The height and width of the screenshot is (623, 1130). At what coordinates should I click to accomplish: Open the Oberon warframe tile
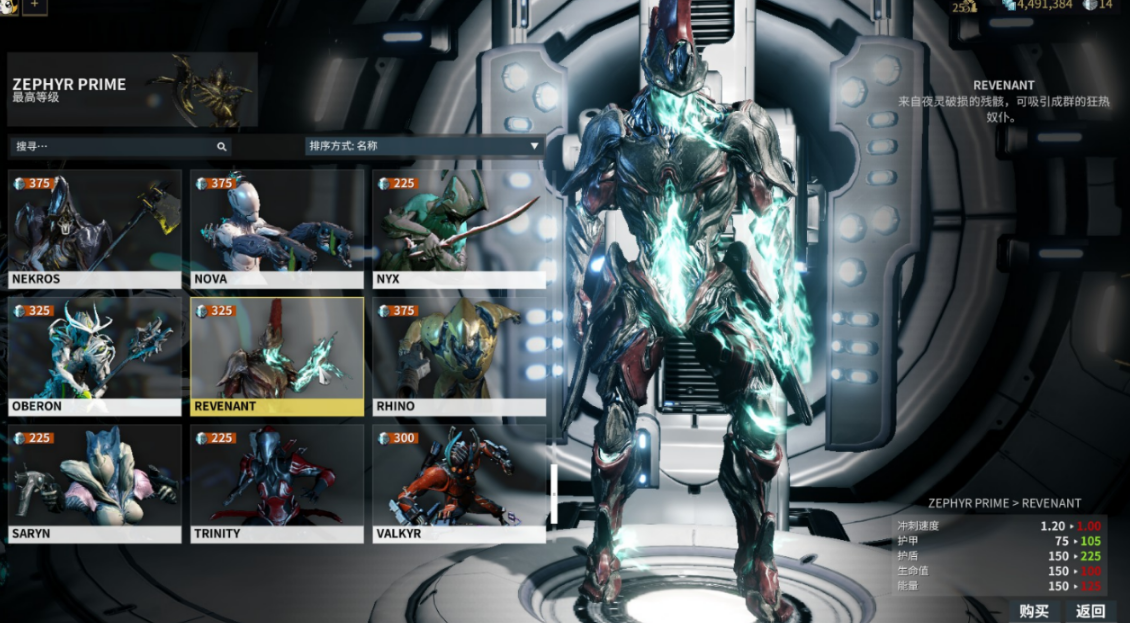[95, 355]
